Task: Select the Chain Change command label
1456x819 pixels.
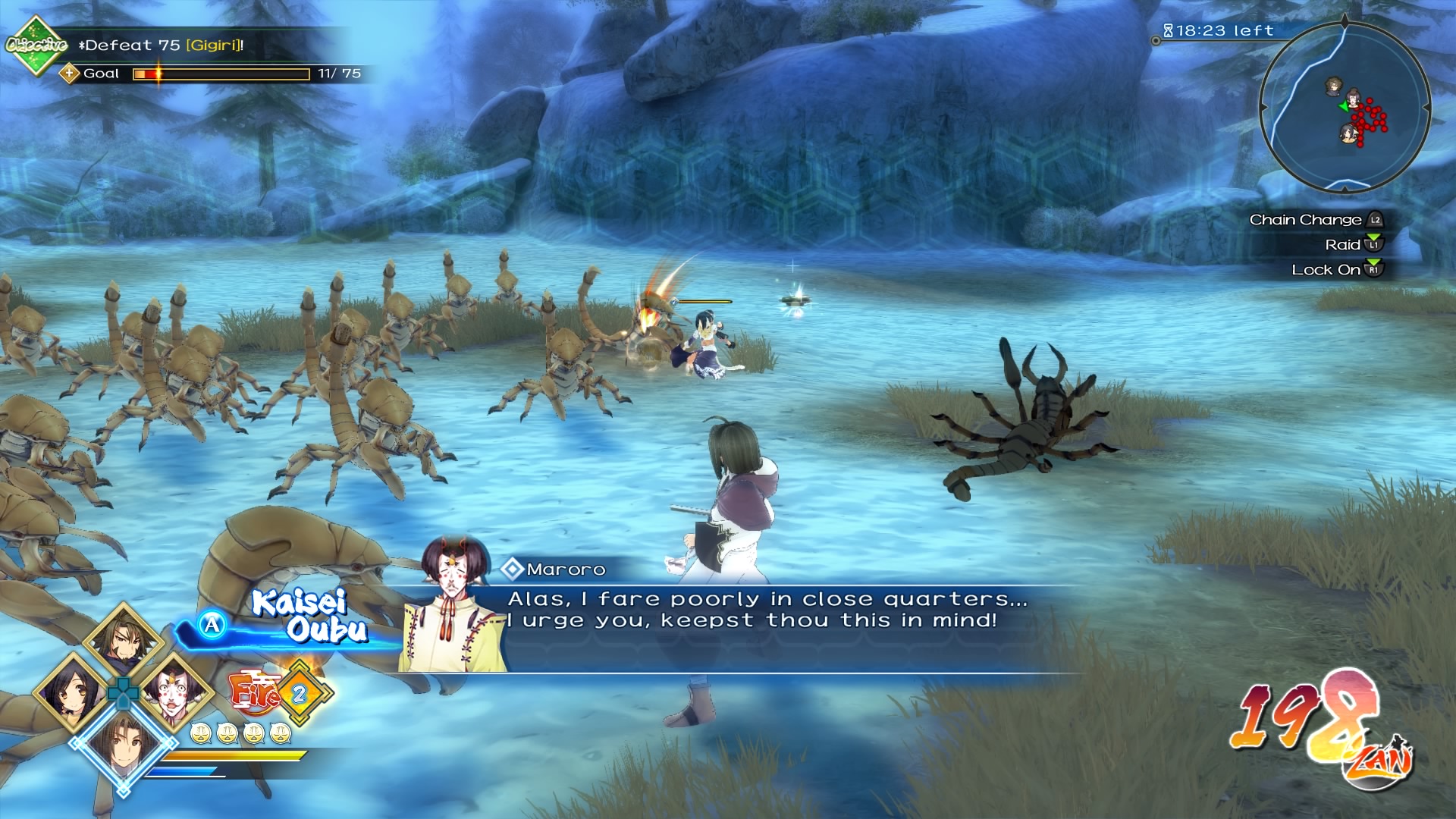Action: [x=1306, y=220]
